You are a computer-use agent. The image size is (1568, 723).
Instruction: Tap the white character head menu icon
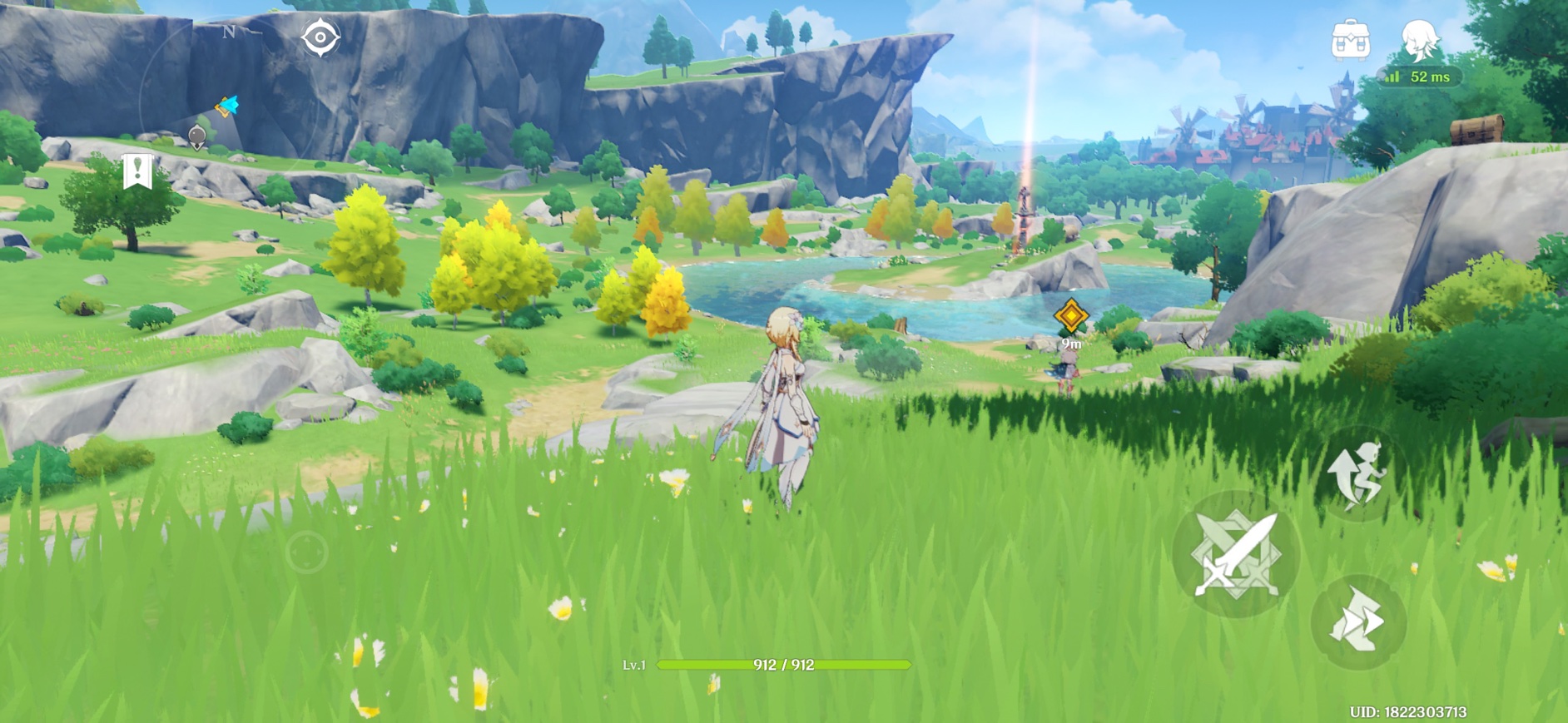pyautogui.click(x=1420, y=39)
